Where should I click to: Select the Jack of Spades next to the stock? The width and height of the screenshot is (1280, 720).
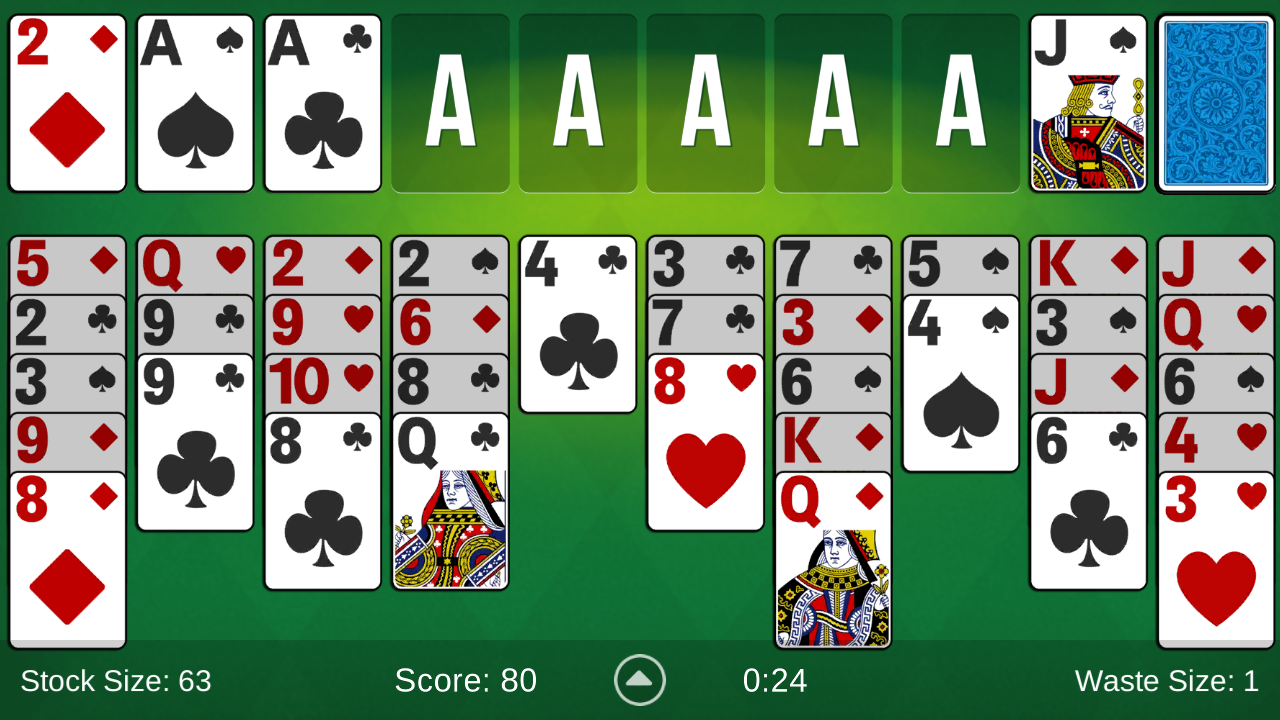pyautogui.click(x=1089, y=100)
